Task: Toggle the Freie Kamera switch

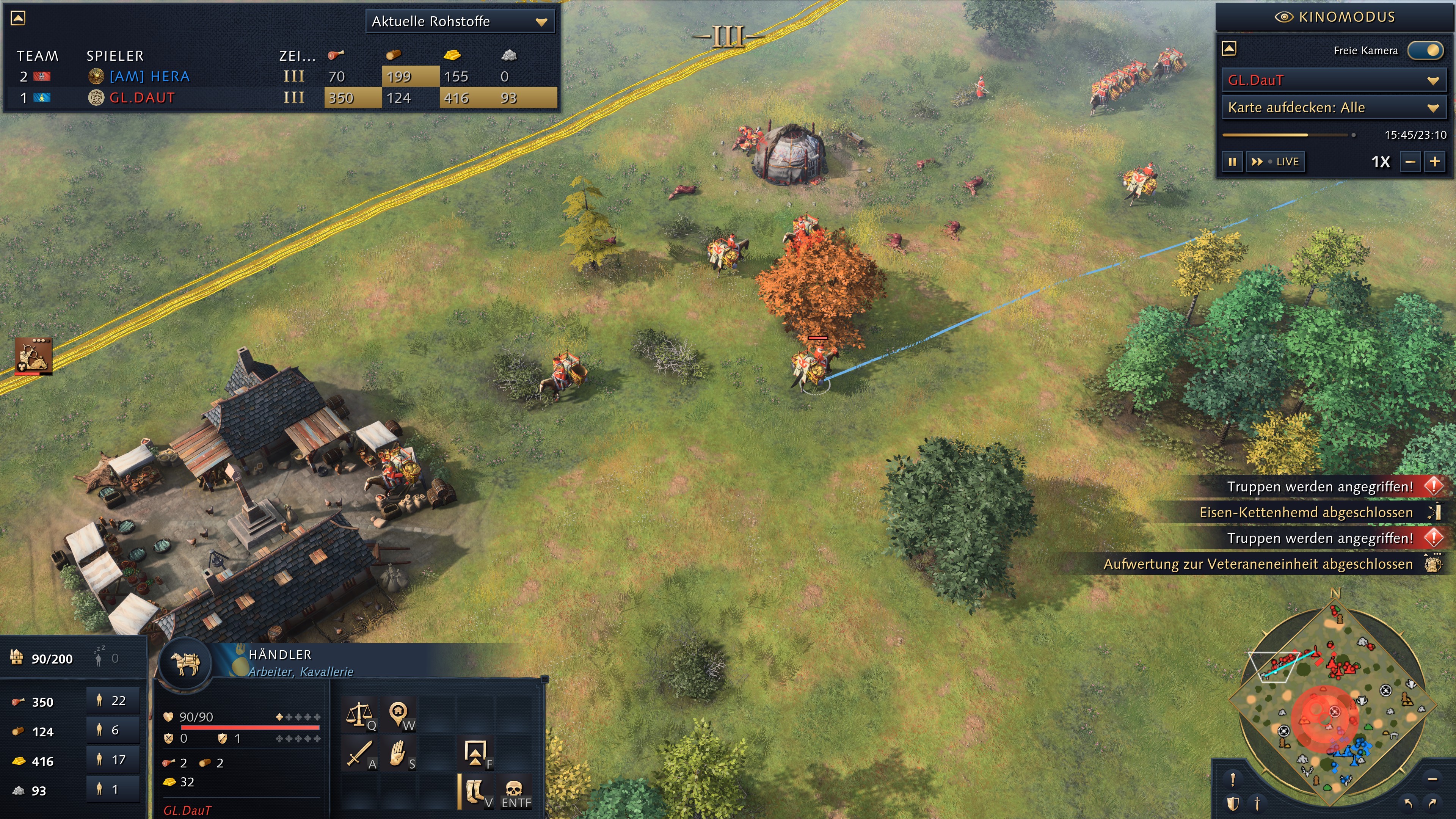Action: point(1426,50)
